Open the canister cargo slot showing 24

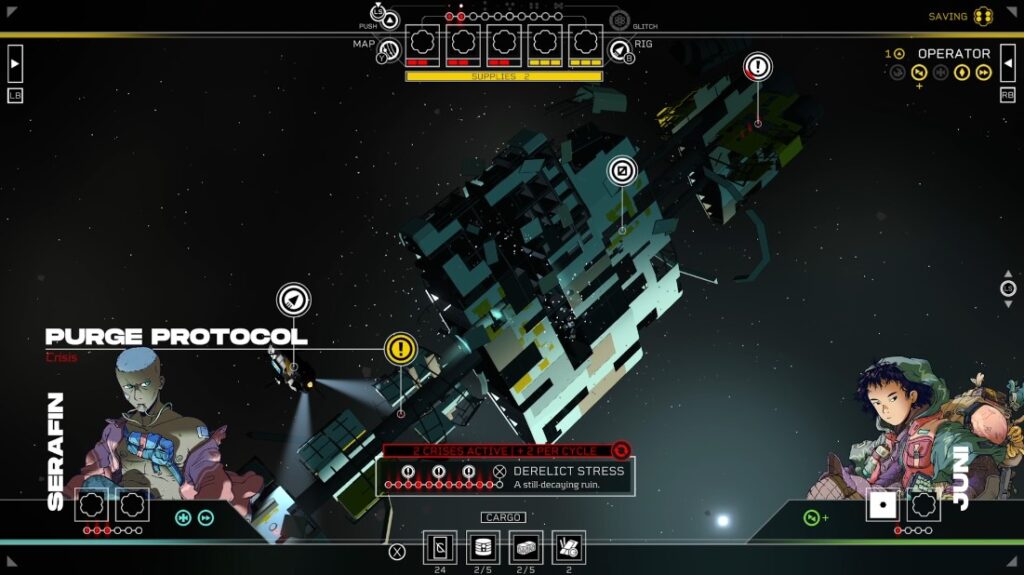click(x=440, y=547)
